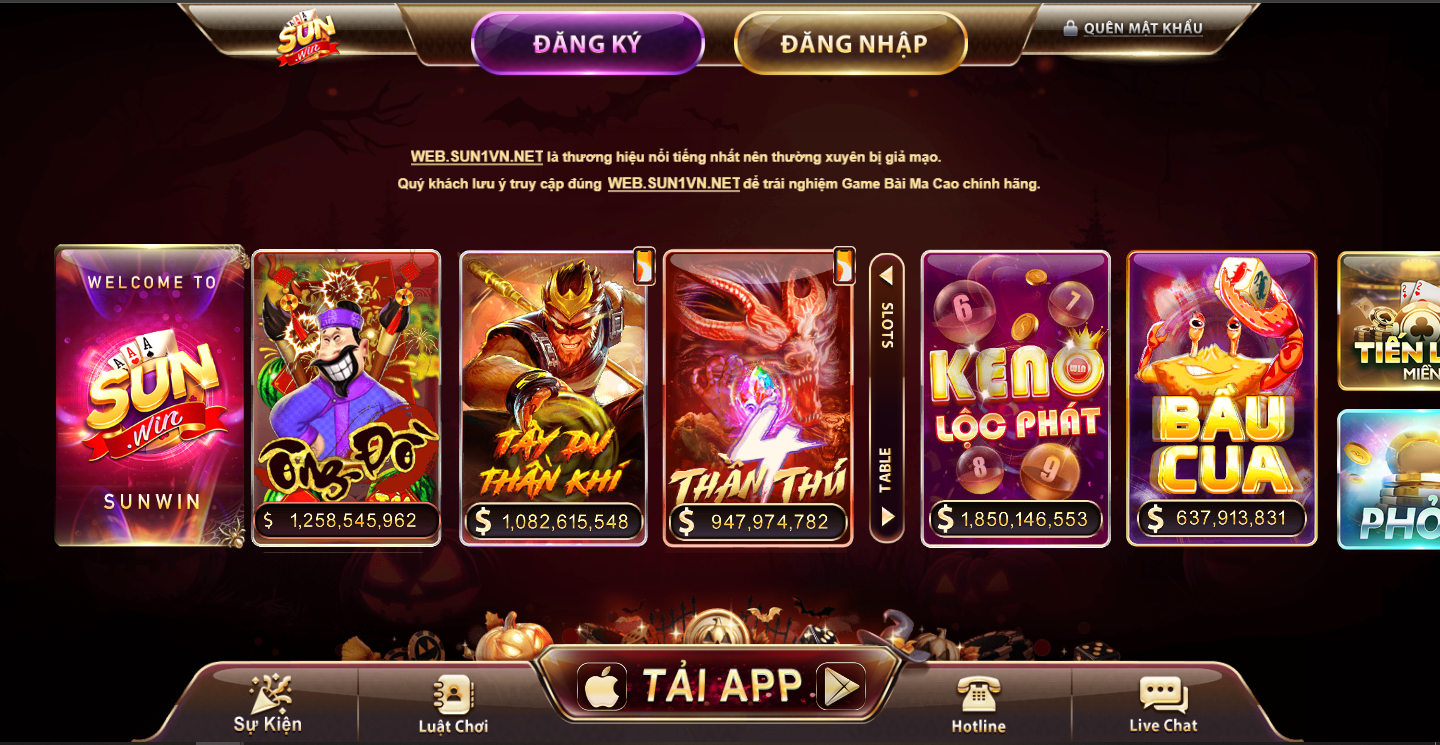Image resolution: width=1440 pixels, height=745 pixels.
Task: Switch to the TABLE category tab
Action: pyautogui.click(x=884, y=461)
